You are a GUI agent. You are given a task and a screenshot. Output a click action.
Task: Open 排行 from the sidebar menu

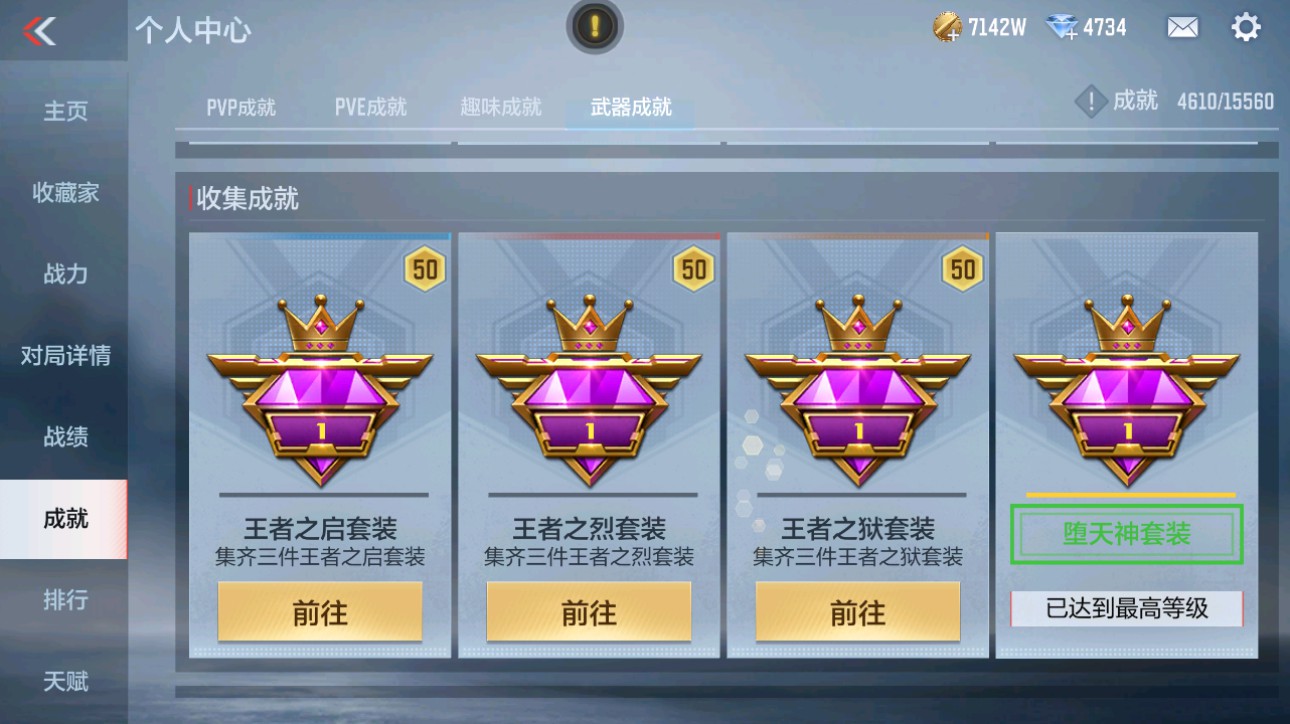point(64,600)
